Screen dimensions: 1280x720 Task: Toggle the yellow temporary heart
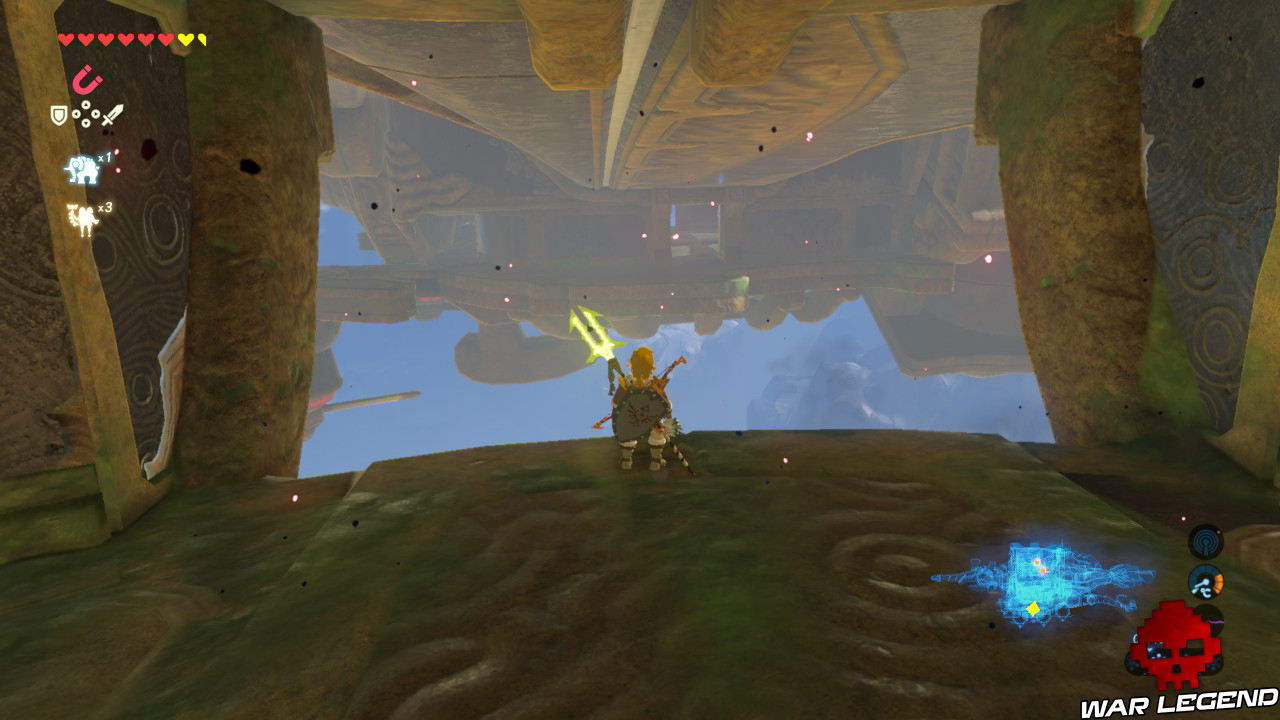tap(185, 39)
